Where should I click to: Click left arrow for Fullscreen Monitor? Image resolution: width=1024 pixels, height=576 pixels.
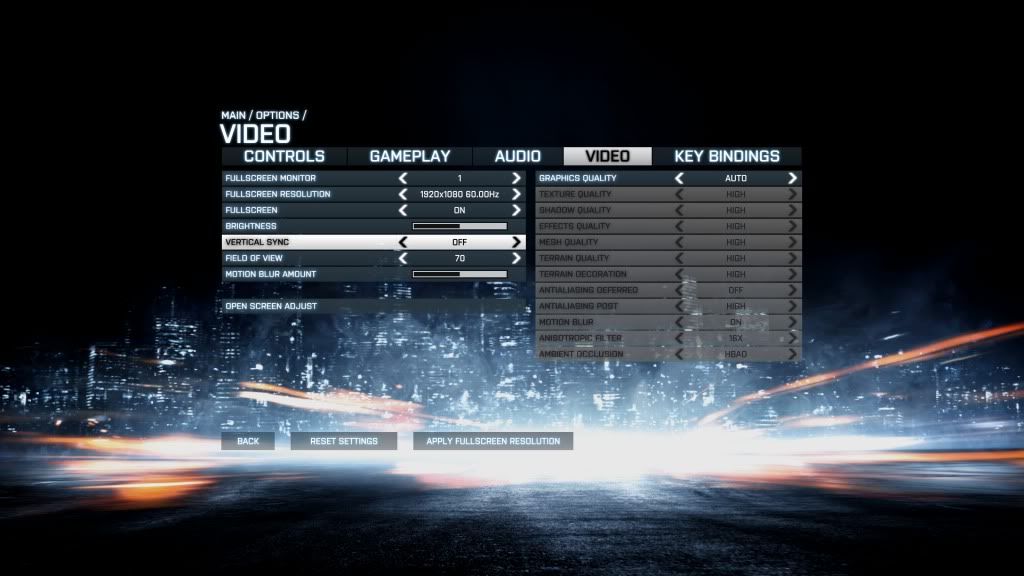tap(404, 178)
